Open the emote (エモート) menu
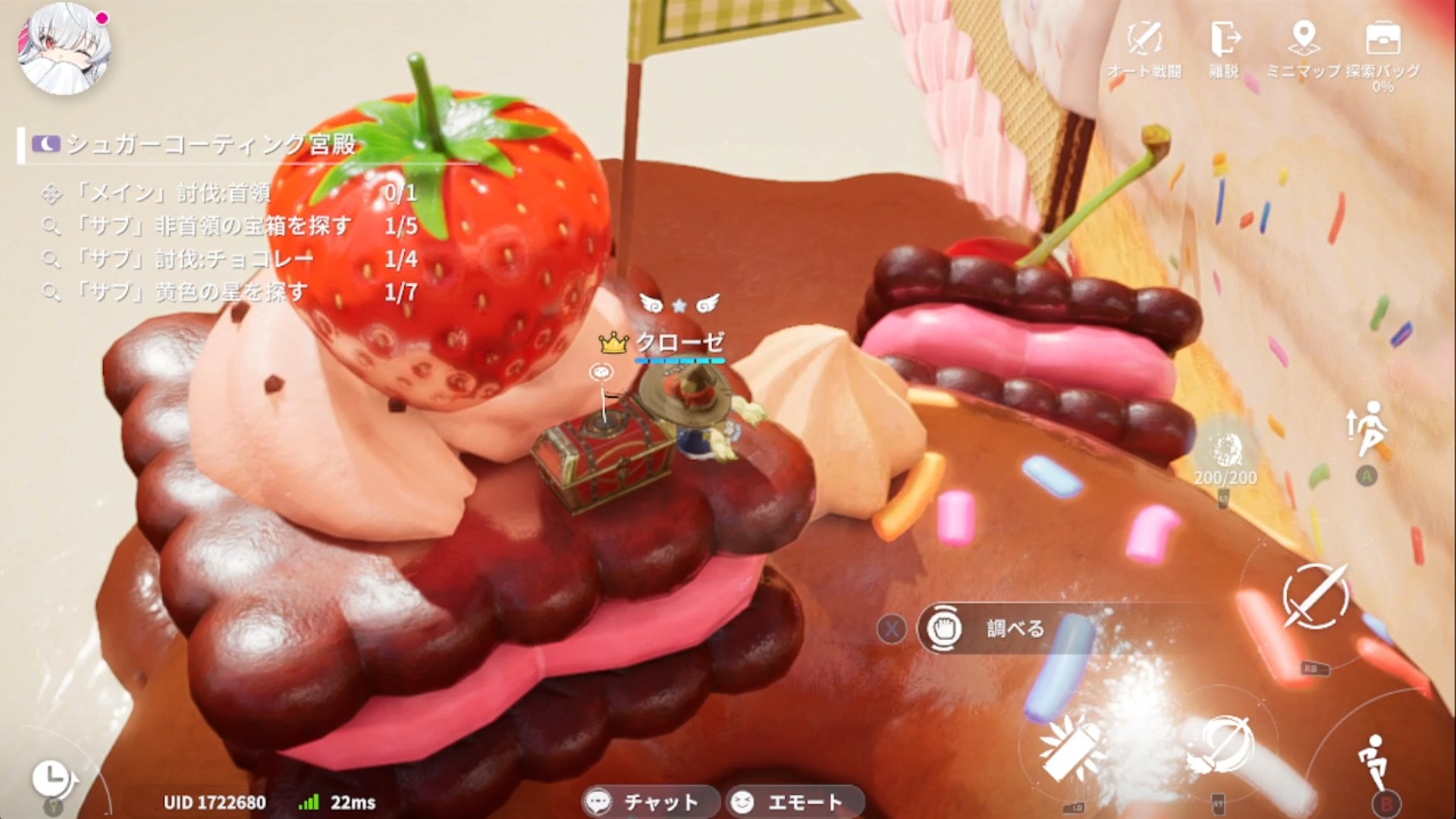This screenshot has width=1456, height=819. coord(793,802)
